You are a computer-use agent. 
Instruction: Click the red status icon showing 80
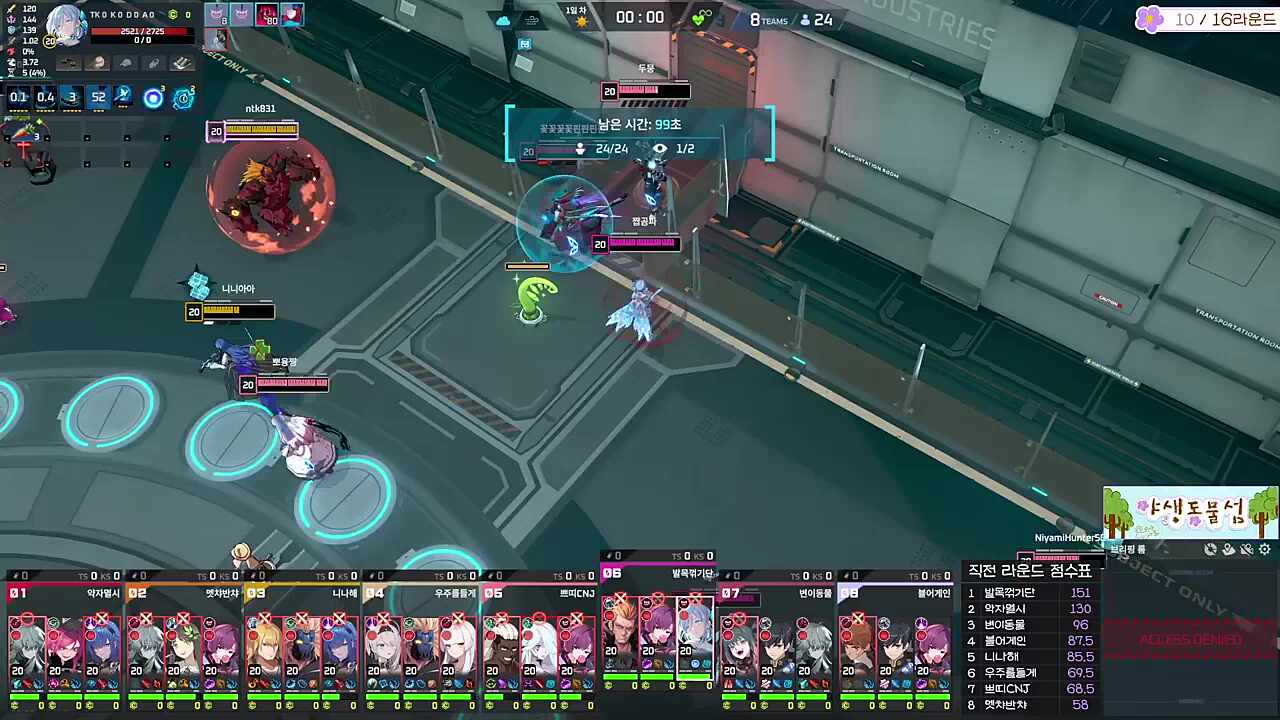coord(267,15)
